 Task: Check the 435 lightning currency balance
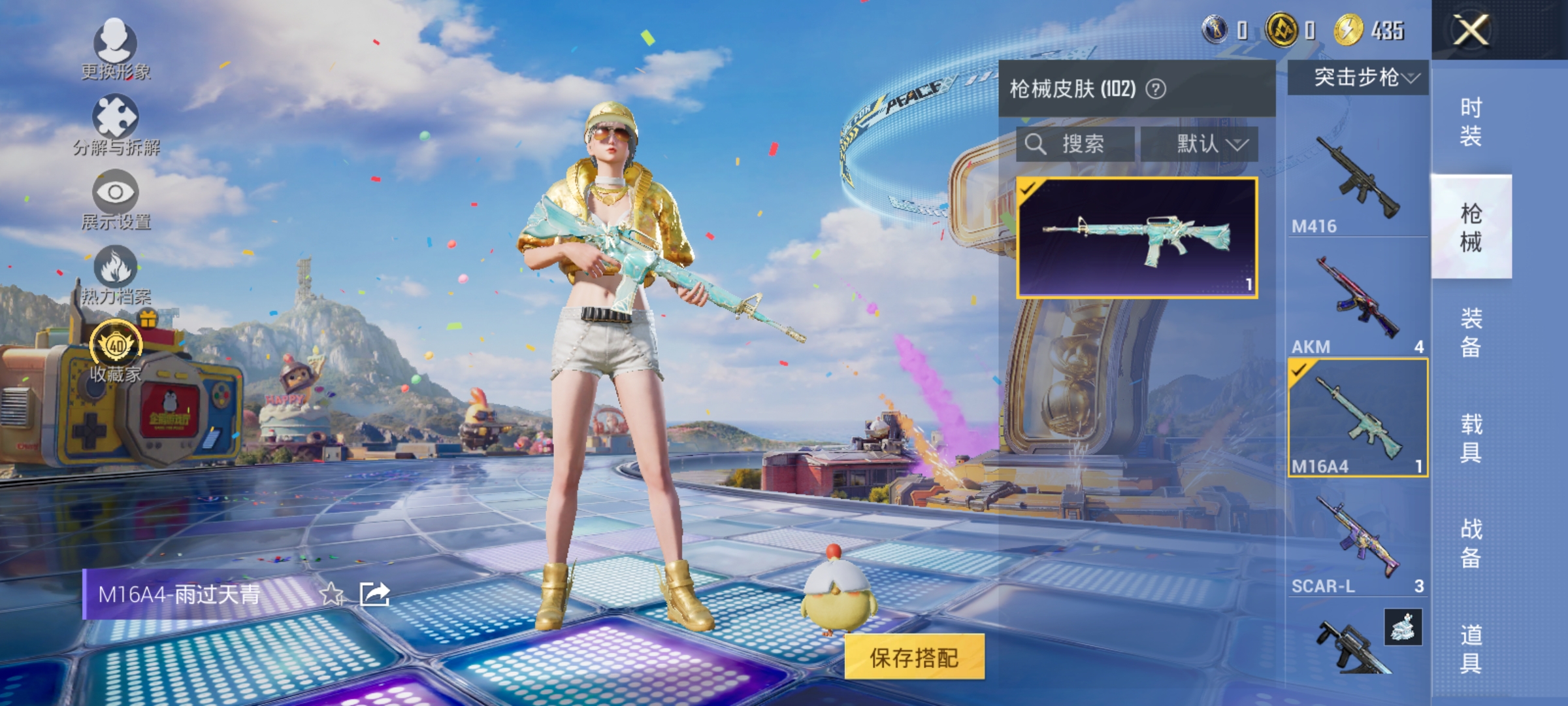pyautogui.click(x=1367, y=28)
